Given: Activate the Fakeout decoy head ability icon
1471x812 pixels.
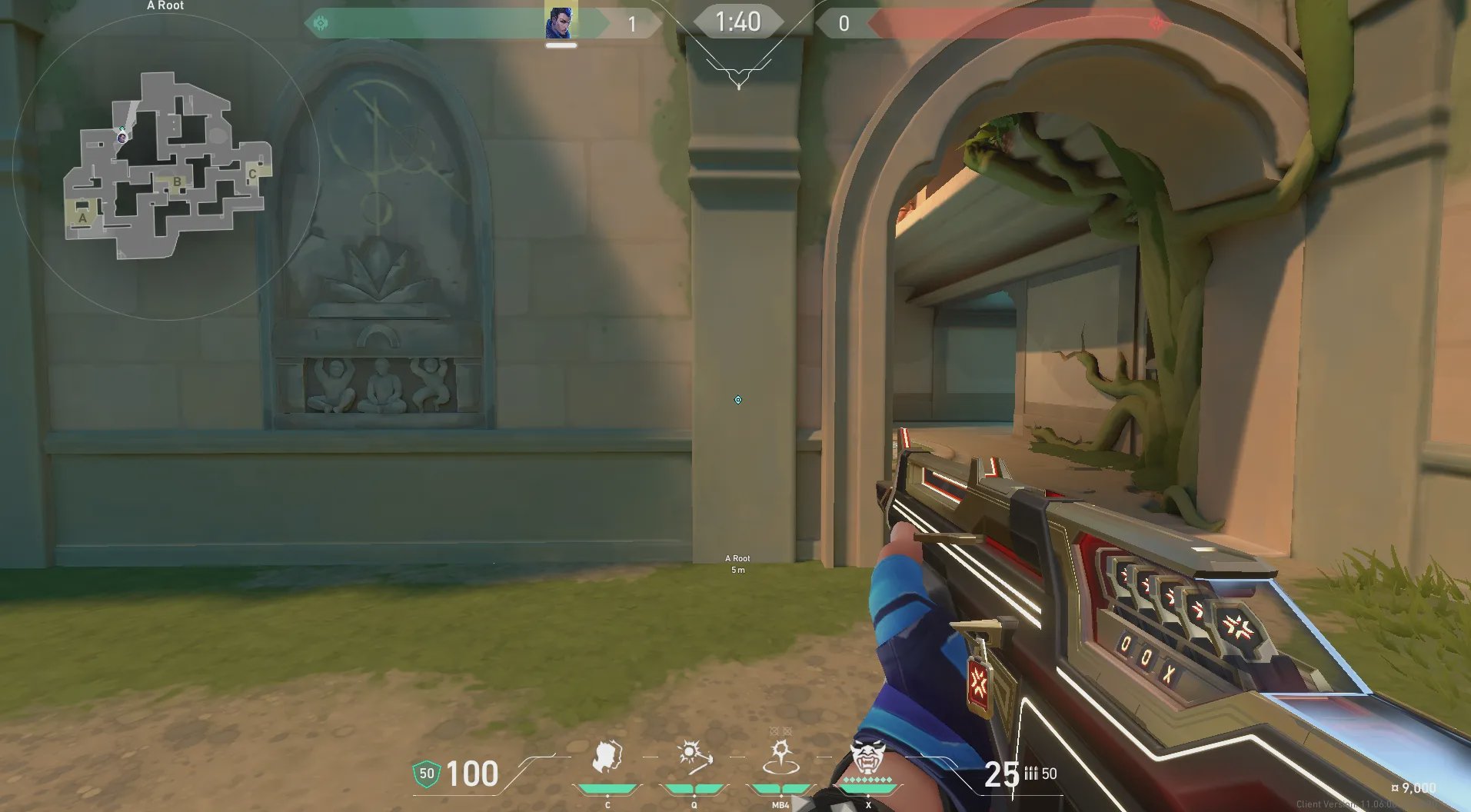Looking at the screenshot, I should pyautogui.click(x=607, y=758).
